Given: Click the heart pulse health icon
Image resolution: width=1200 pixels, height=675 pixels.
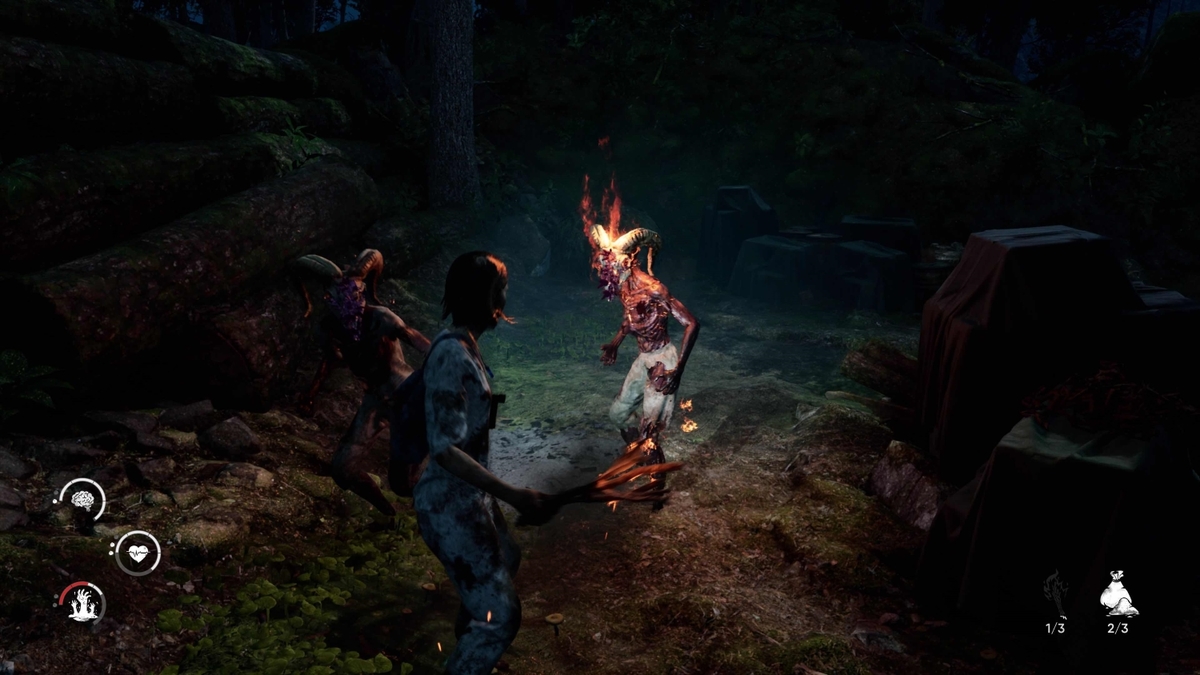Looking at the screenshot, I should tap(137, 552).
